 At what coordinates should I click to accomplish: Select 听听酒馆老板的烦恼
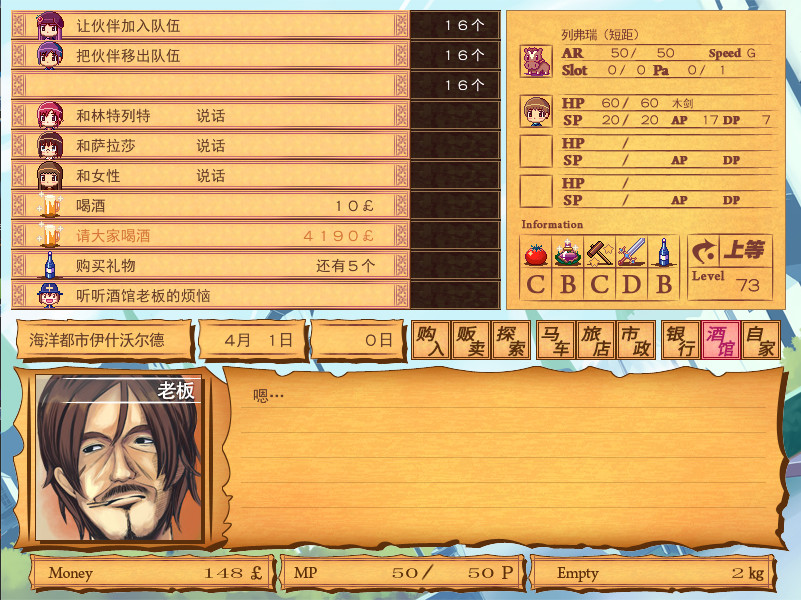(x=210, y=296)
